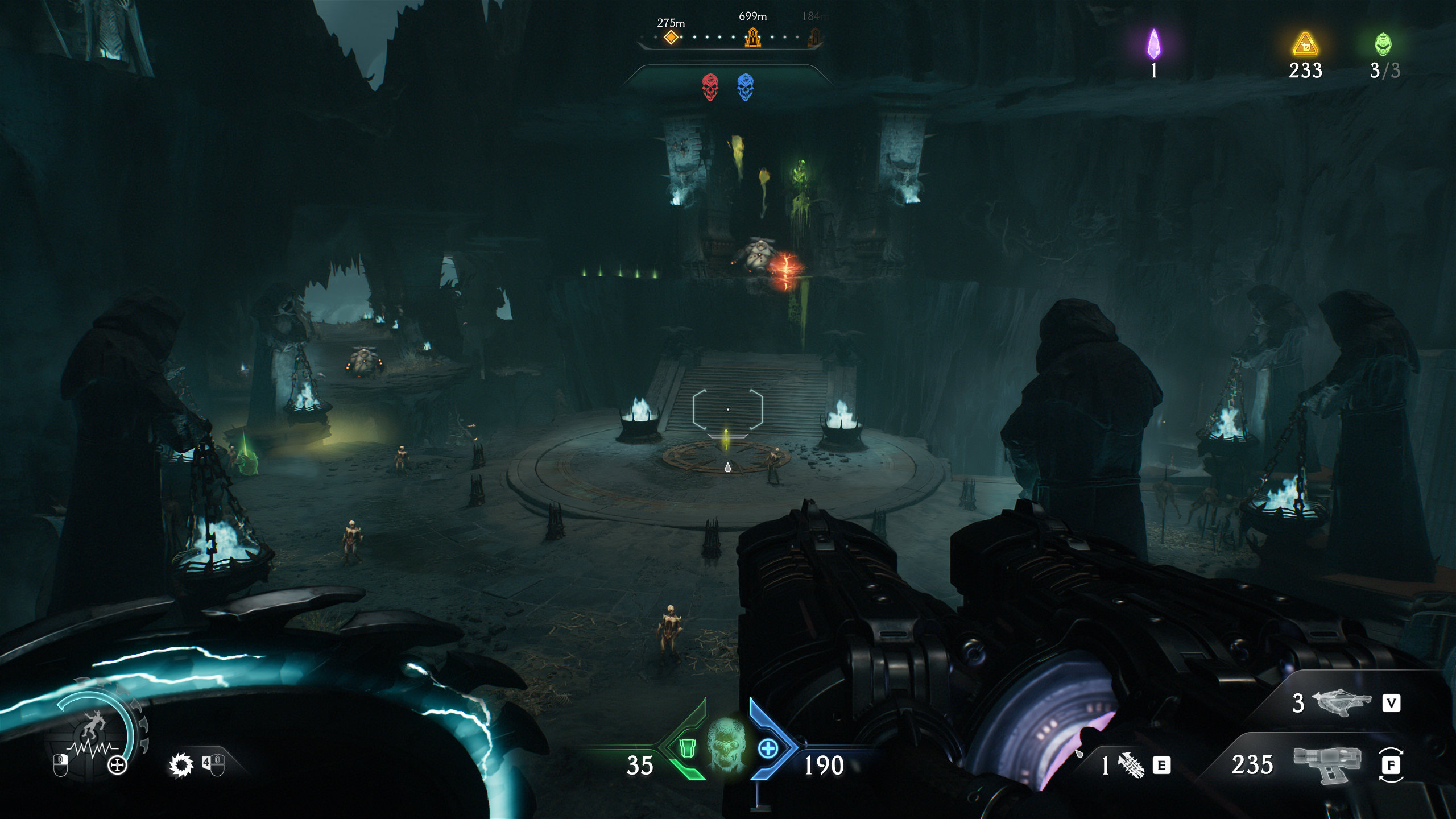
Task: Click the blue health cross icon
Action: click(768, 748)
